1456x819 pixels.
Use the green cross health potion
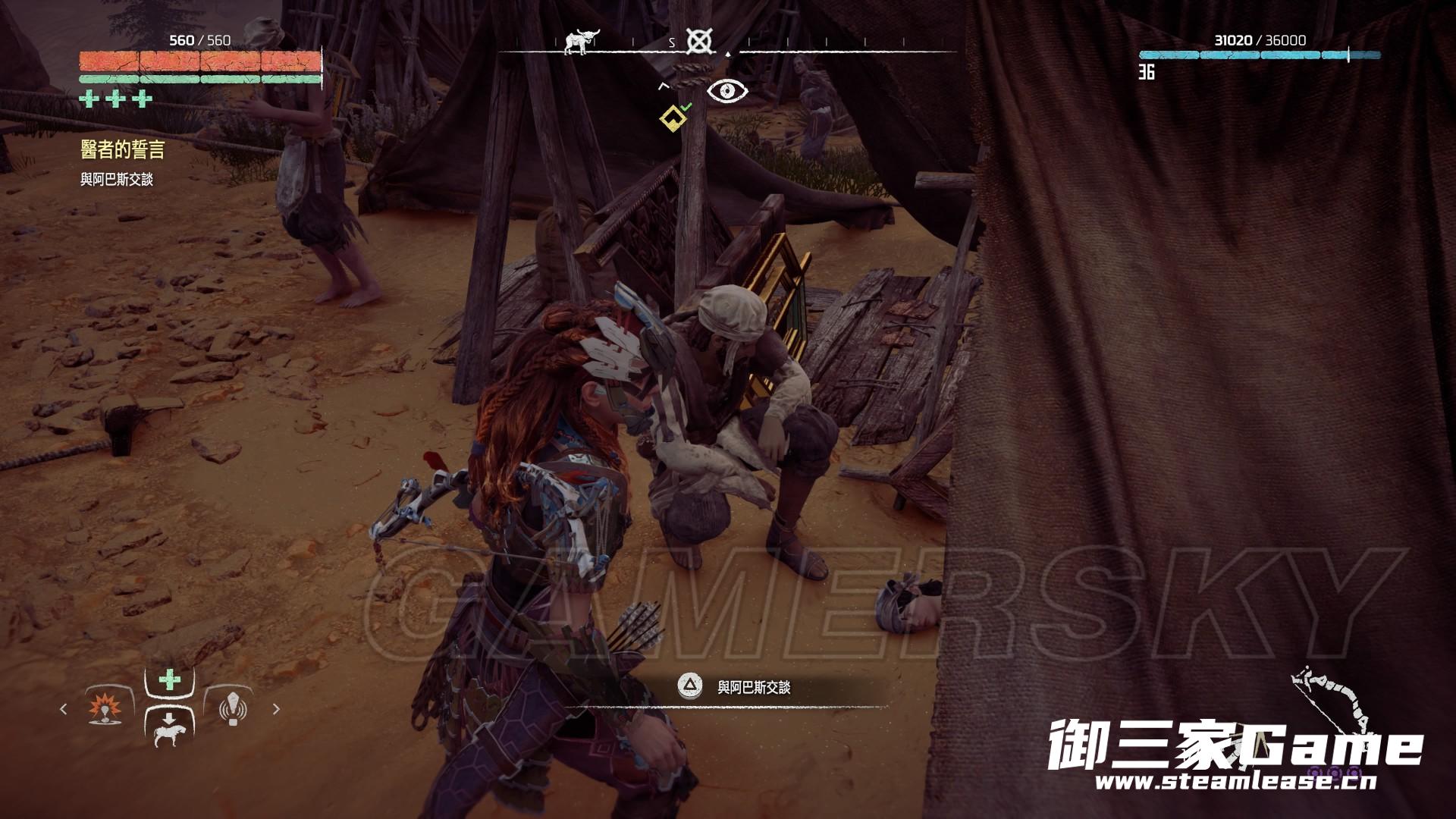coord(170,679)
